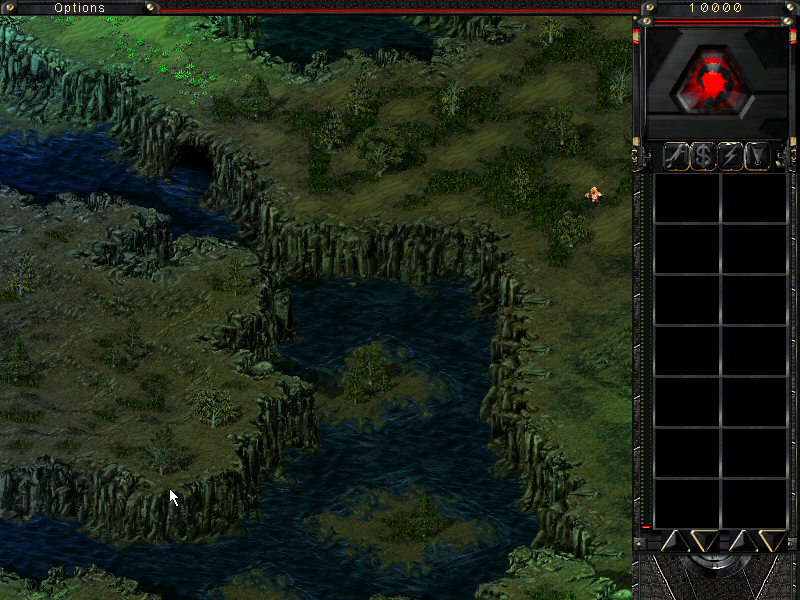Click the down arrow under the right build column
Viewport: 800px width, 600px height.
coord(771,541)
